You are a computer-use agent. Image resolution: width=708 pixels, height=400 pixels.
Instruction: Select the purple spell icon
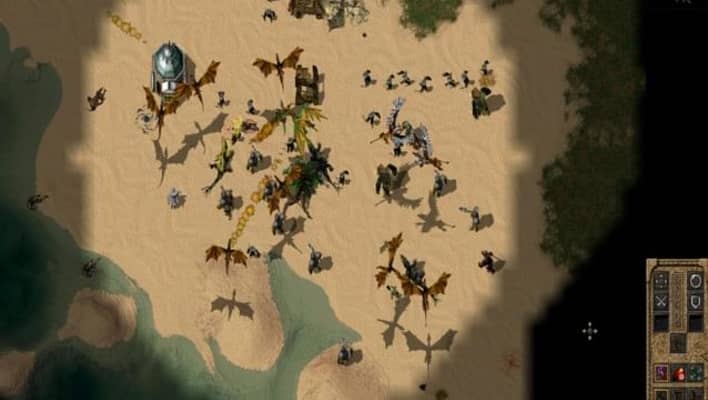click(661, 372)
